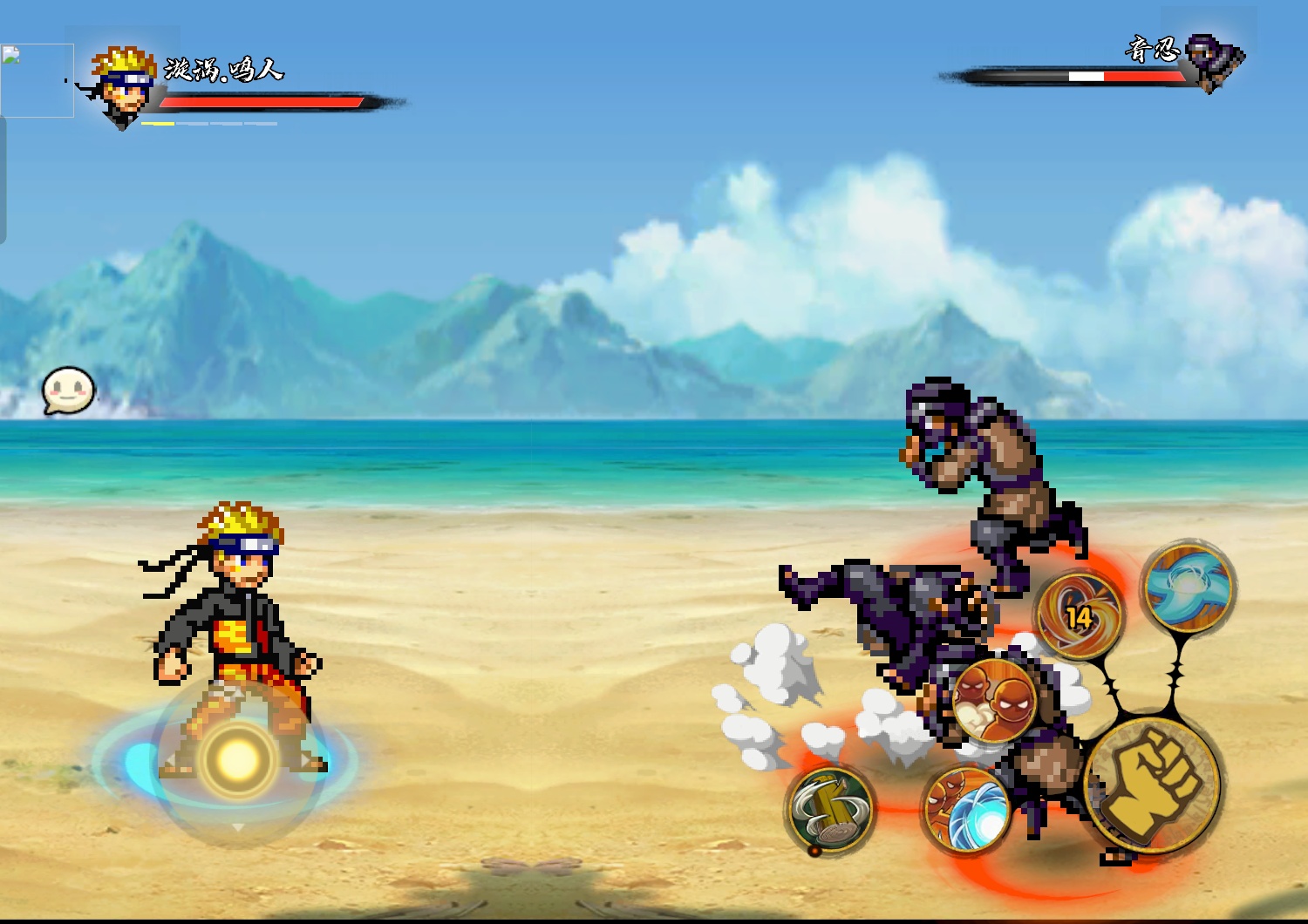
Task: Open the chat smiley bubble
Action: [68, 391]
